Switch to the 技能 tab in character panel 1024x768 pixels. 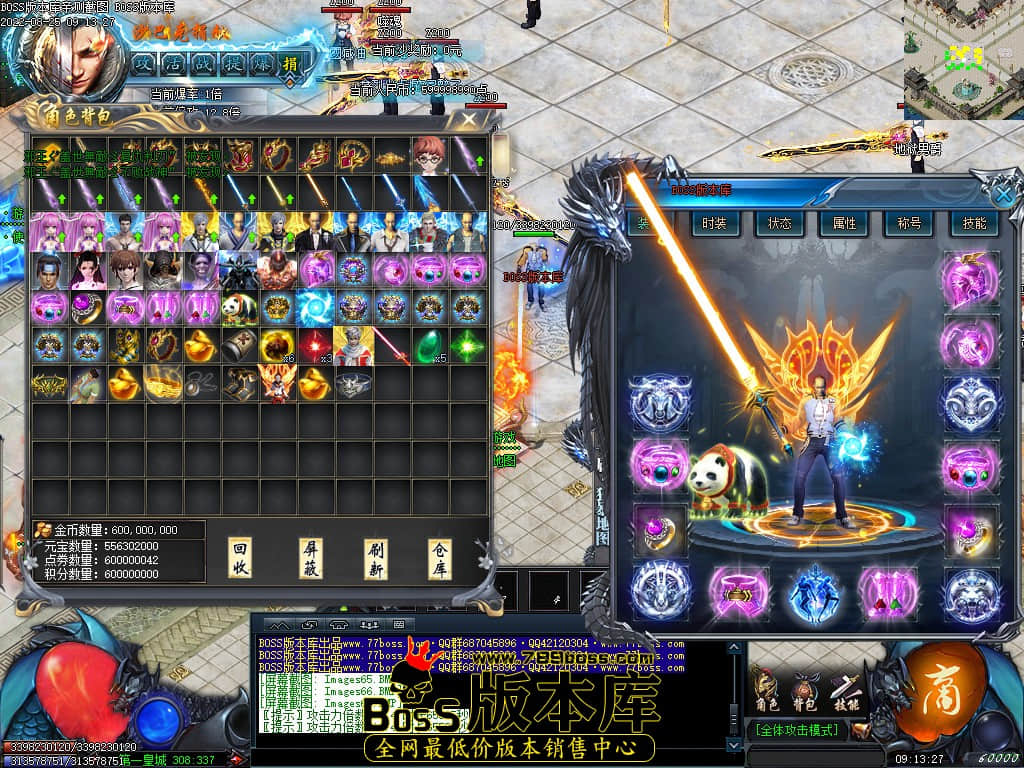(x=973, y=224)
